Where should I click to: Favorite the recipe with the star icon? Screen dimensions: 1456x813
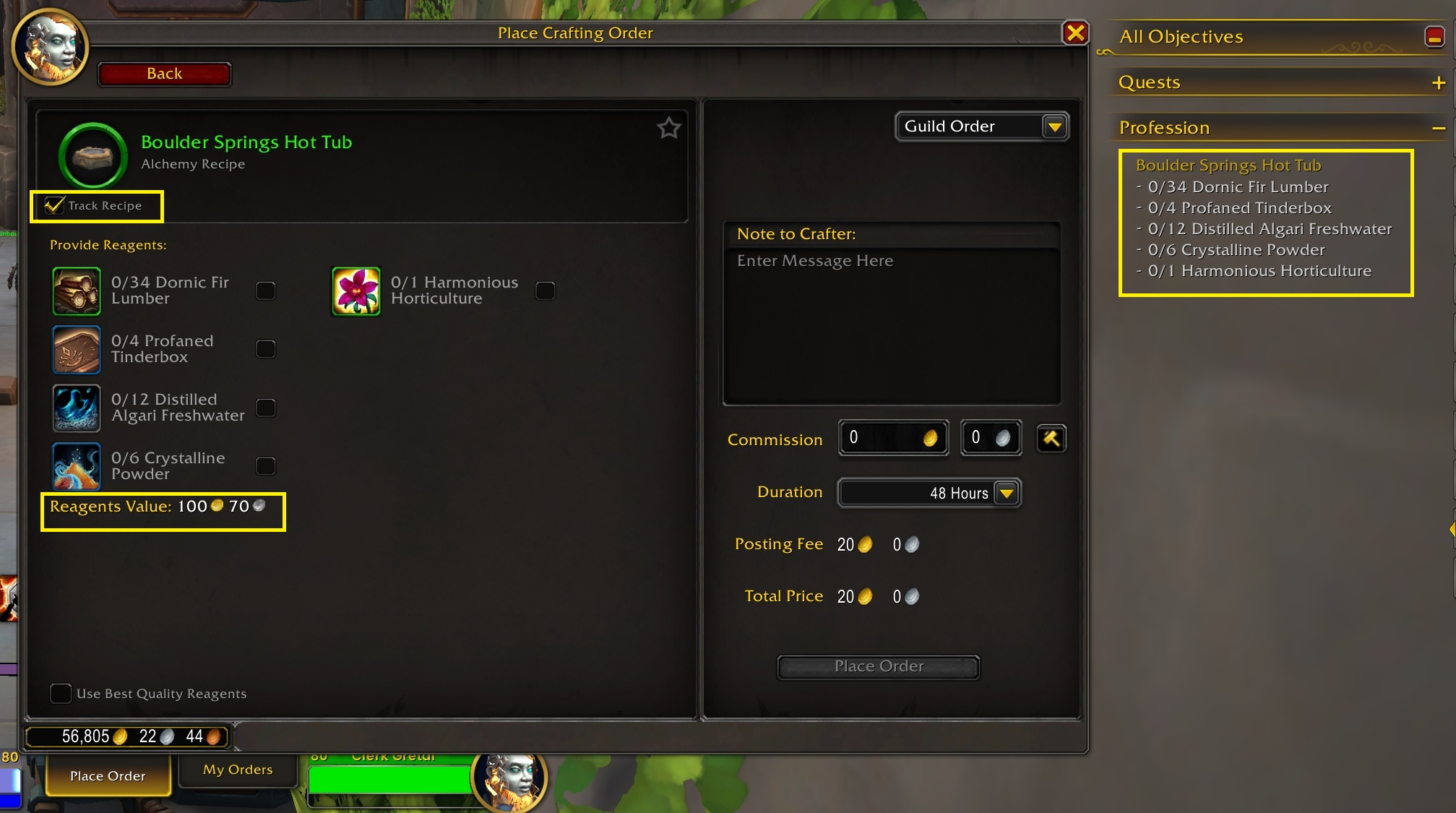[668, 129]
